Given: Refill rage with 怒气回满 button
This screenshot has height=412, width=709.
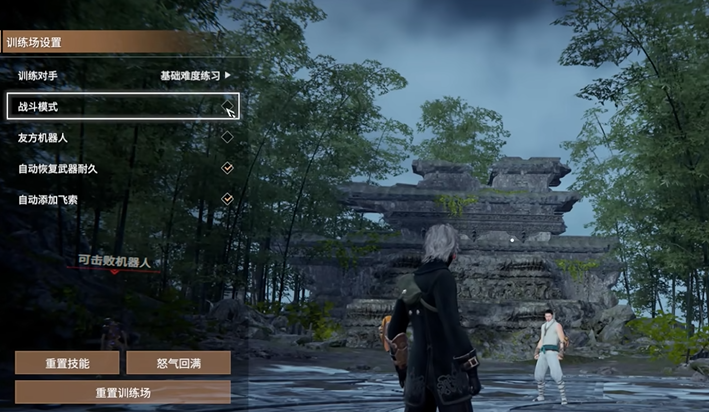Looking at the screenshot, I should point(178,363).
